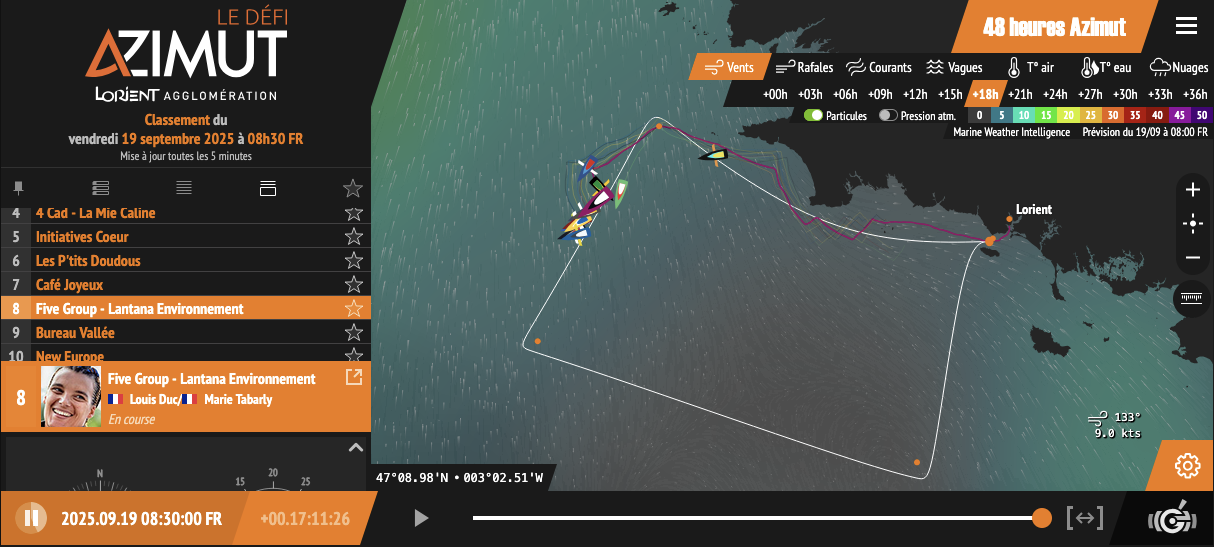Open Five Group boat details link
Screen dimensions: 1214x548
[x=353, y=378]
